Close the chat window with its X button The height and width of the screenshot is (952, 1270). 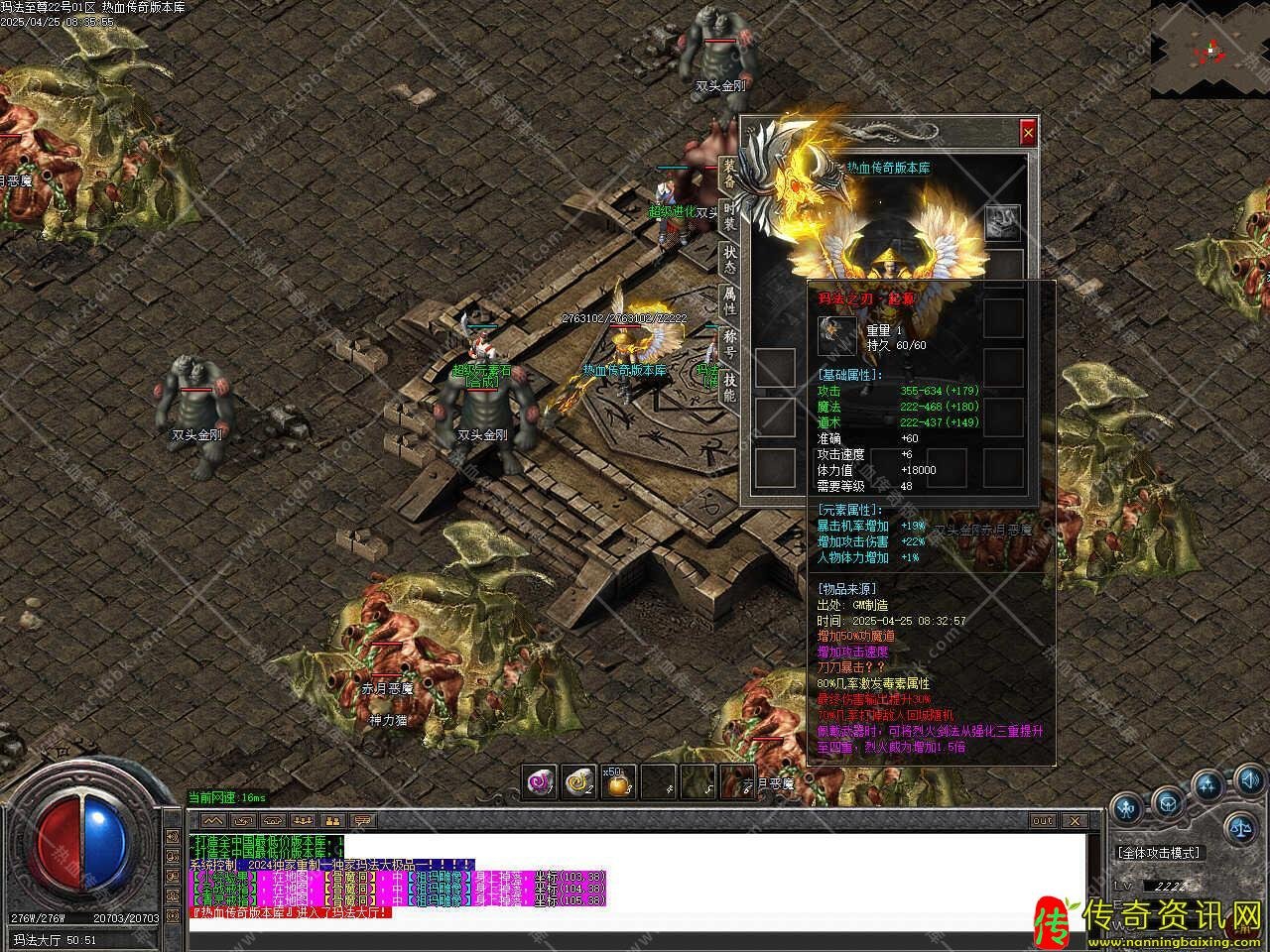coord(1073,821)
